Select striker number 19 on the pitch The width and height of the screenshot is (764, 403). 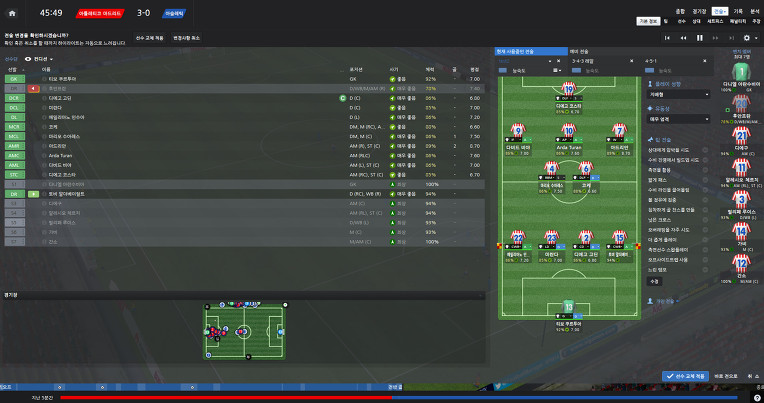[x=569, y=91]
